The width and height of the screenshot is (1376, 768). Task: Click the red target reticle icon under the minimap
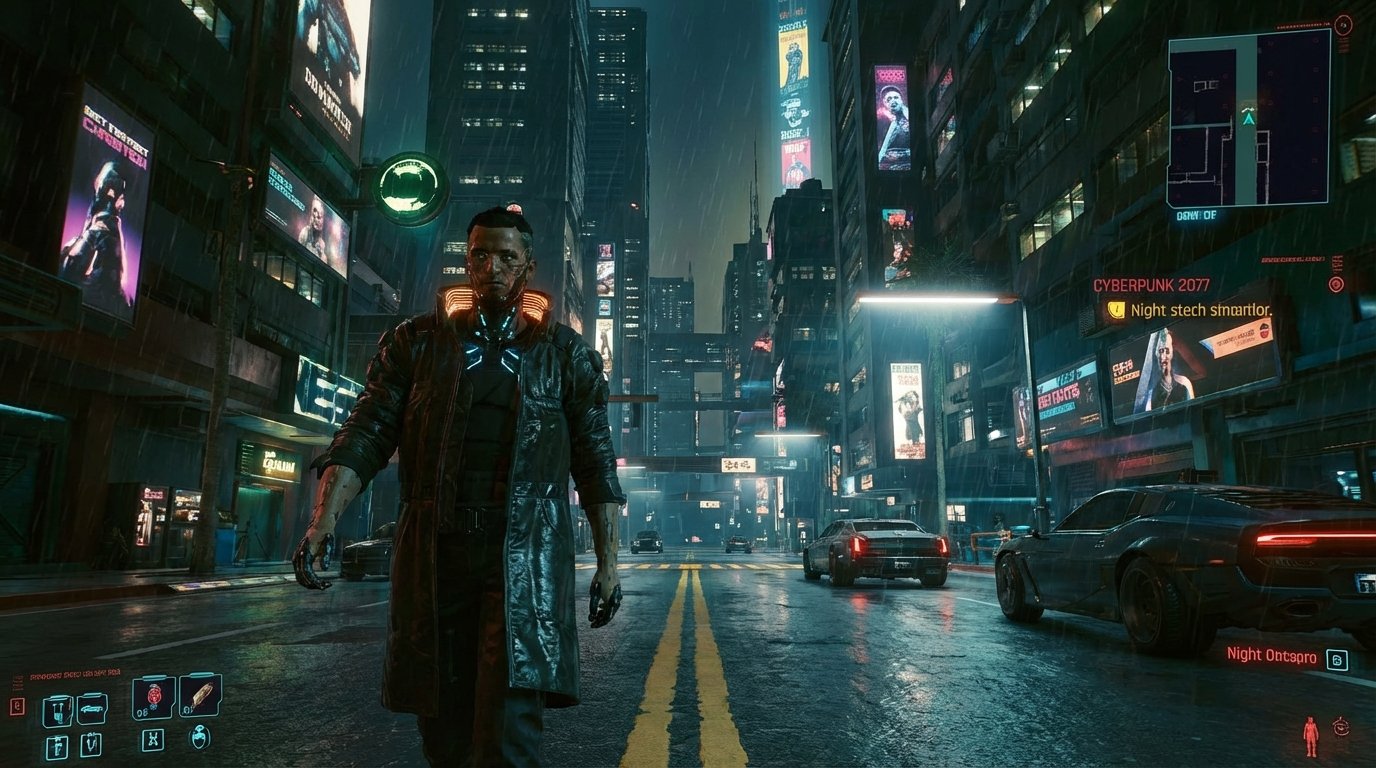1336,284
